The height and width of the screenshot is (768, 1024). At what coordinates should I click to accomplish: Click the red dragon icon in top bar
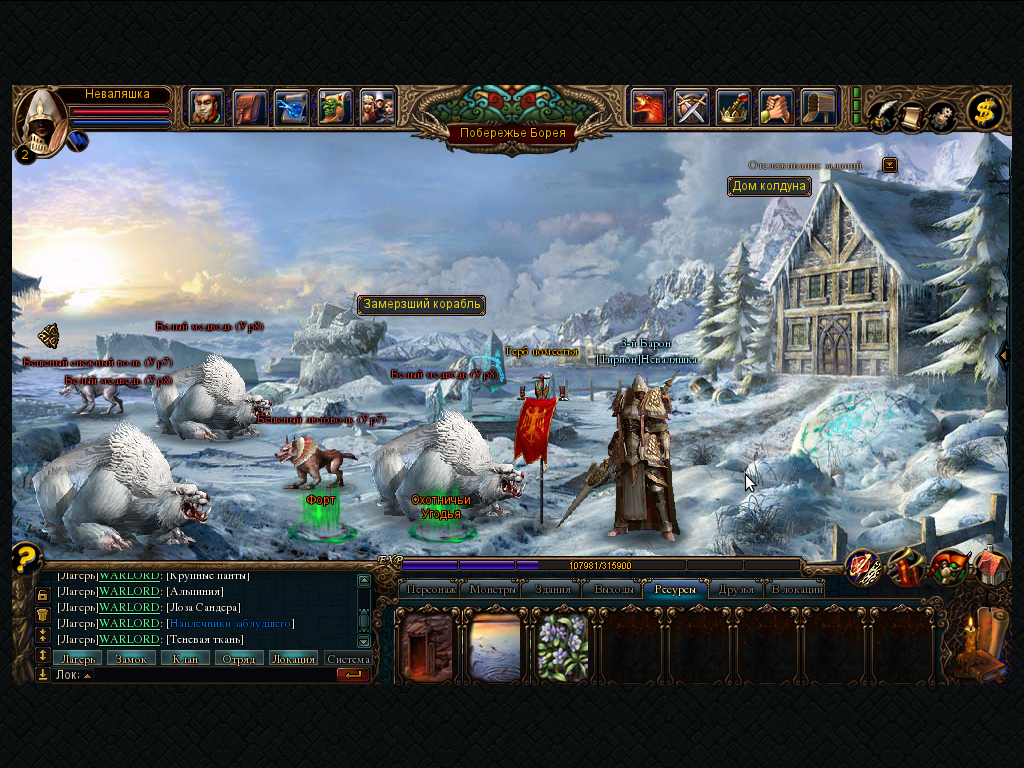[648, 107]
